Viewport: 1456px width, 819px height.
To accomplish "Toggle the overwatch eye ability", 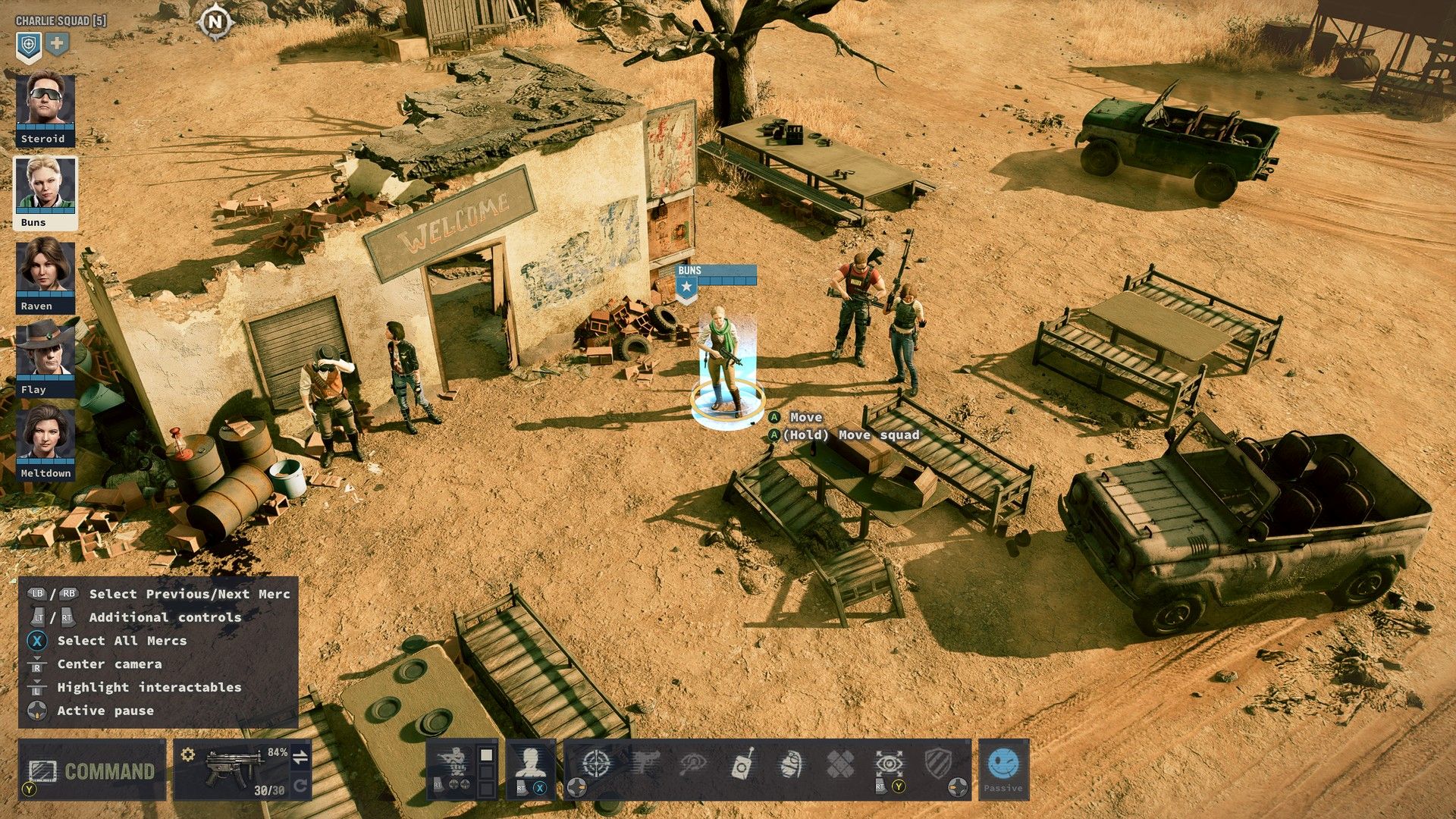I will 889,763.
